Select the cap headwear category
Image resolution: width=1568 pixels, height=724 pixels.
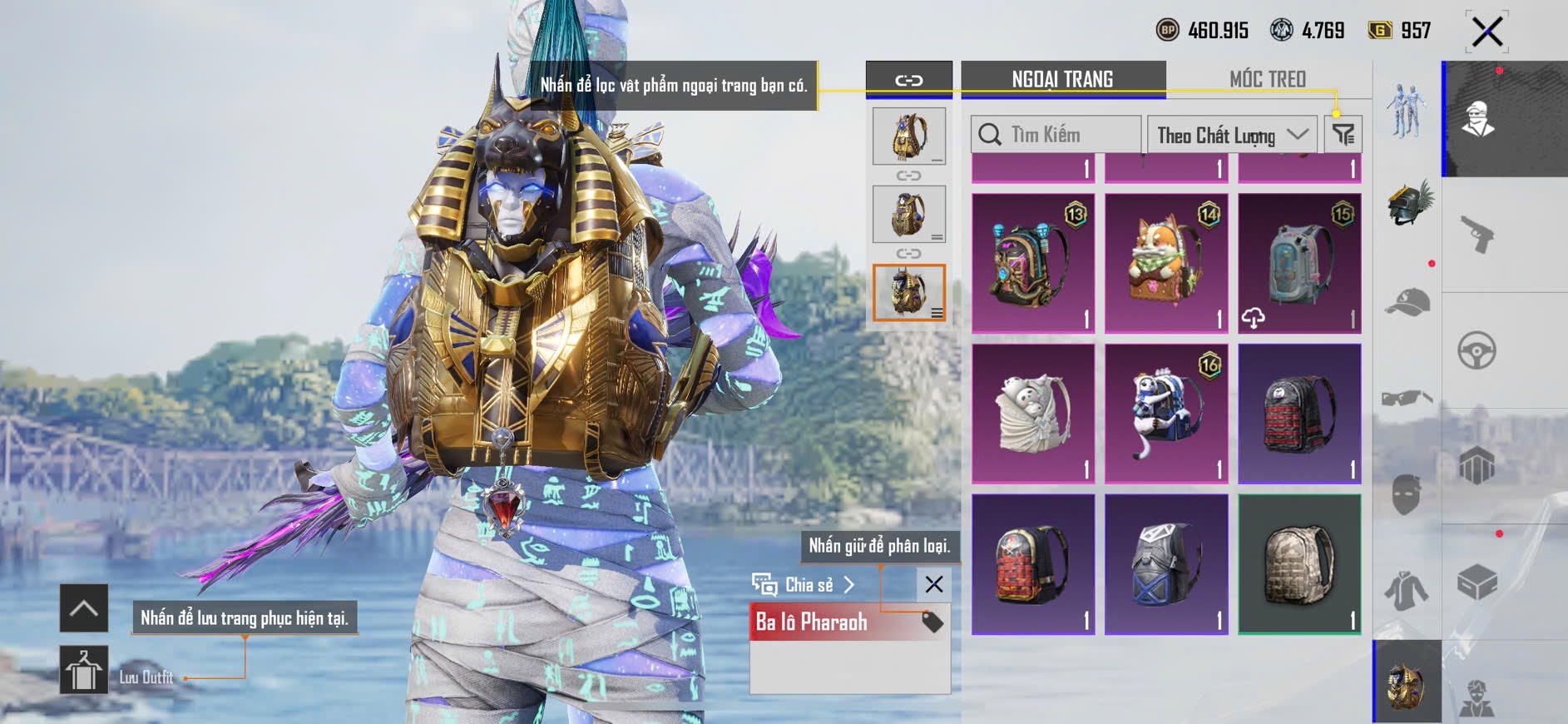click(x=1407, y=301)
